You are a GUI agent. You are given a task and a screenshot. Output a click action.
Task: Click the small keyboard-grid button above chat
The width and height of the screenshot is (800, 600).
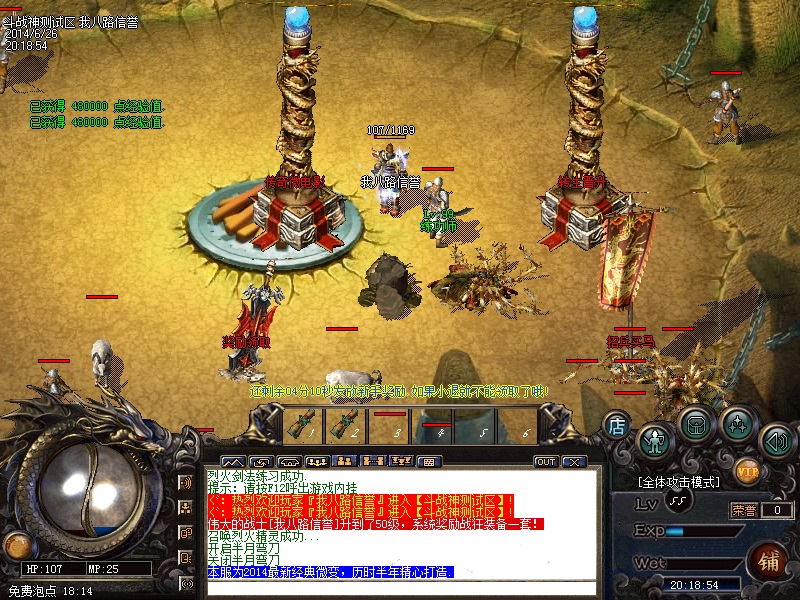click(x=428, y=462)
